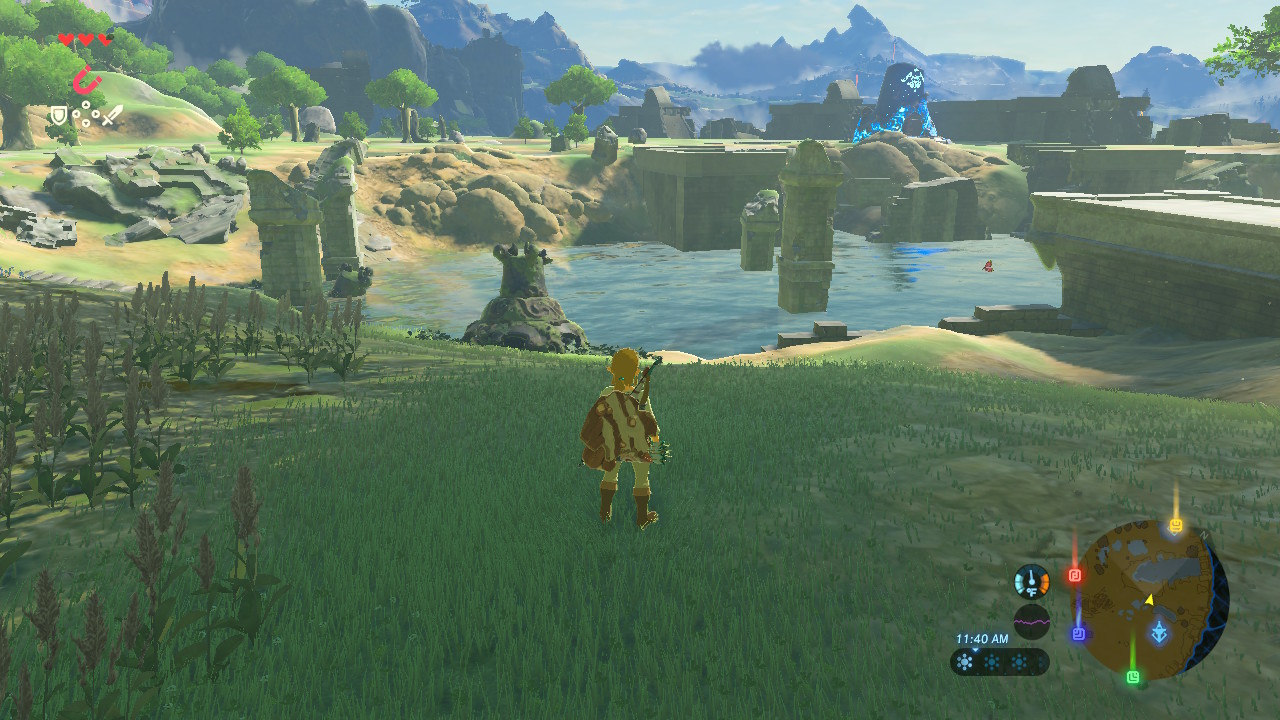Click the 11:40 AM clock display
The width and height of the screenshot is (1280, 720).
982,640
